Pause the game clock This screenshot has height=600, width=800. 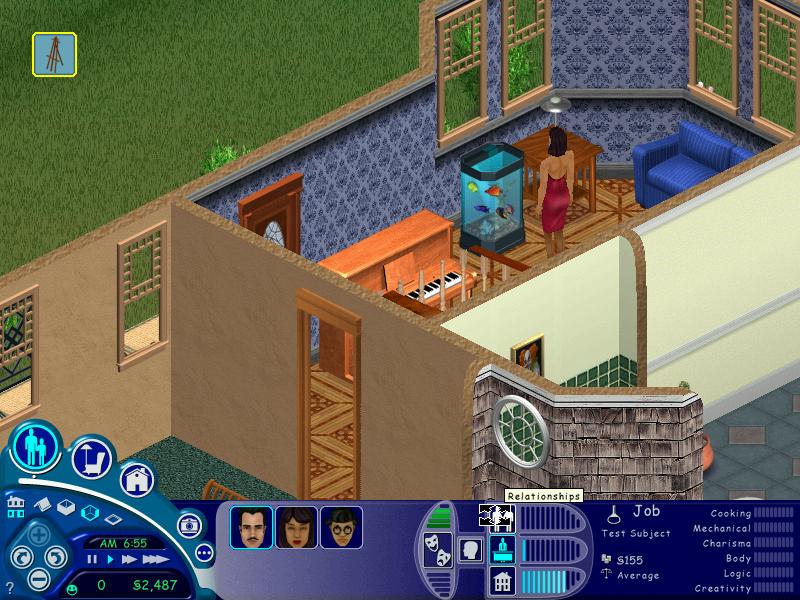click(92, 560)
